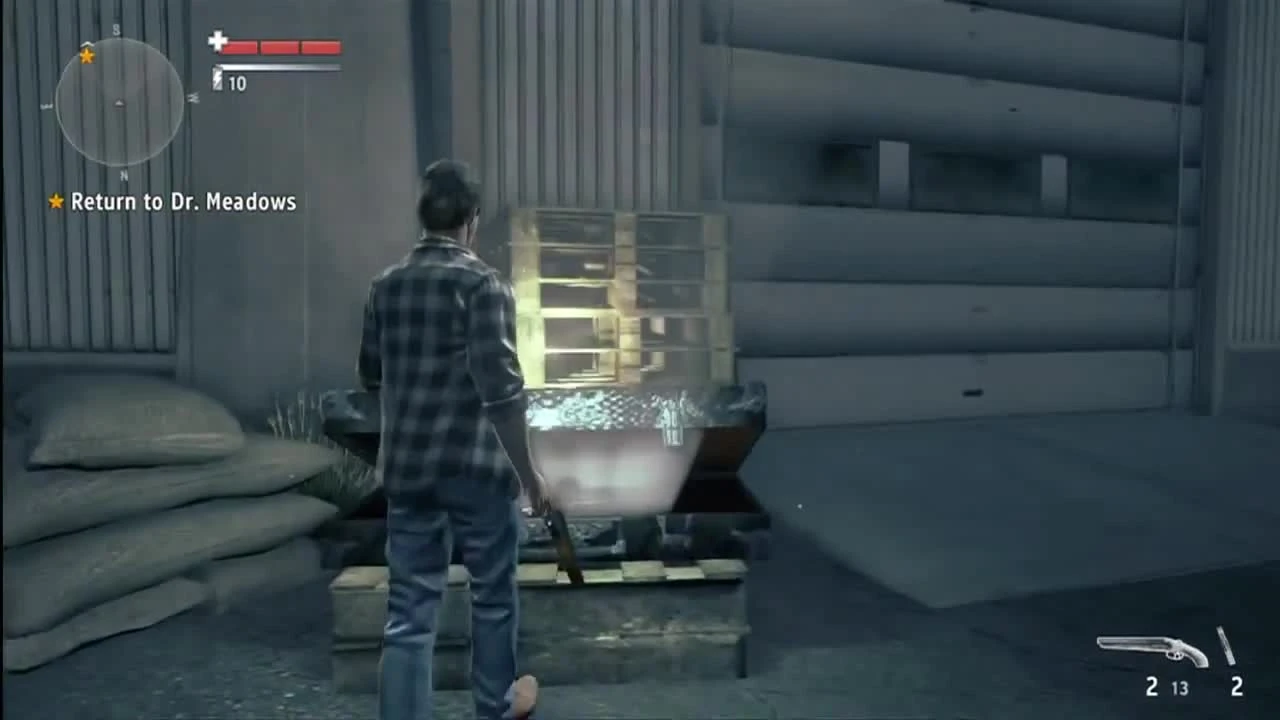Click the flare ammo count showing 2
The height and width of the screenshot is (720, 1280).
(1237, 685)
